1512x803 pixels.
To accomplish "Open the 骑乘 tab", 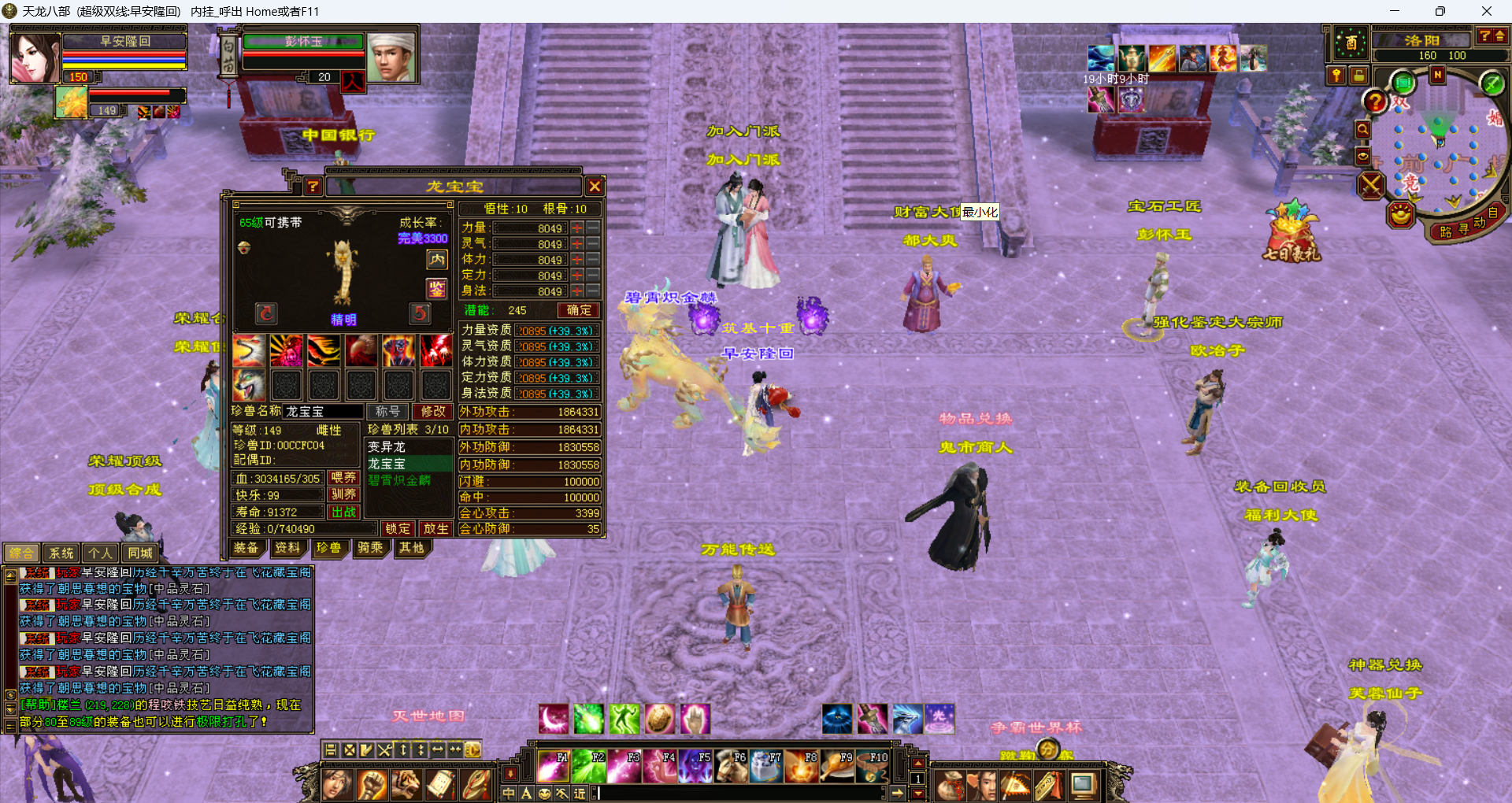I will click(370, 548).
